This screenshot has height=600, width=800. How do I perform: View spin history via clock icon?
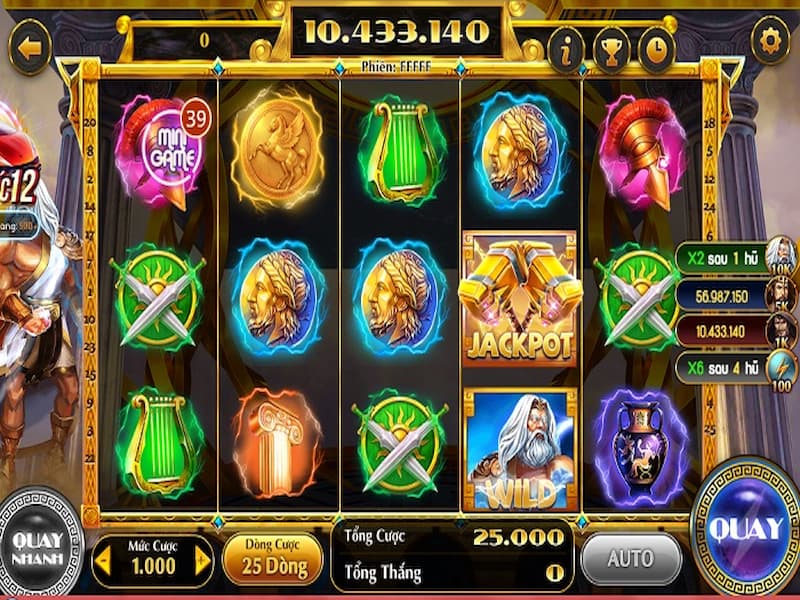[656, 48]
